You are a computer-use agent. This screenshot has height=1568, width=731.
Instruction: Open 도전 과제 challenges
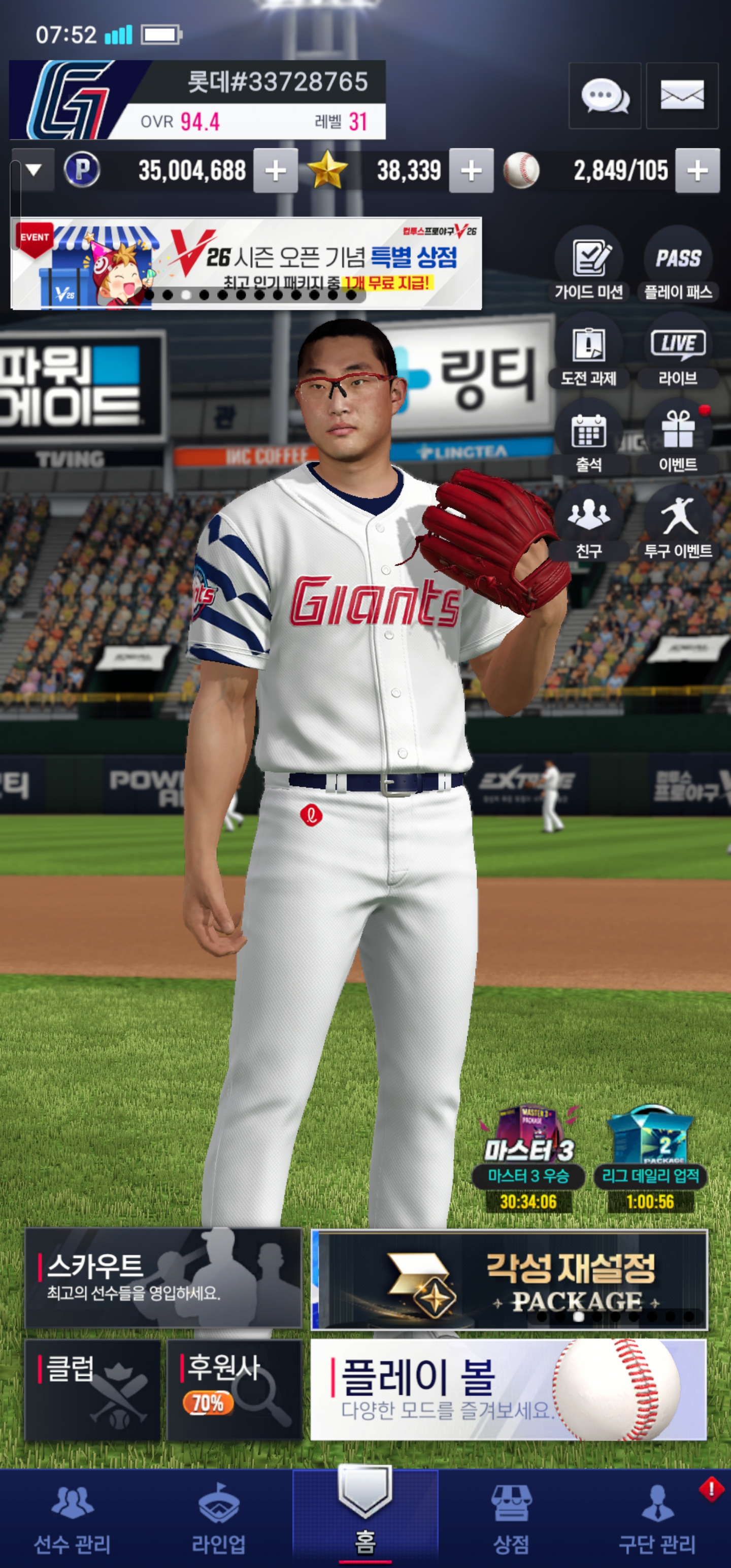pos(588,352)
